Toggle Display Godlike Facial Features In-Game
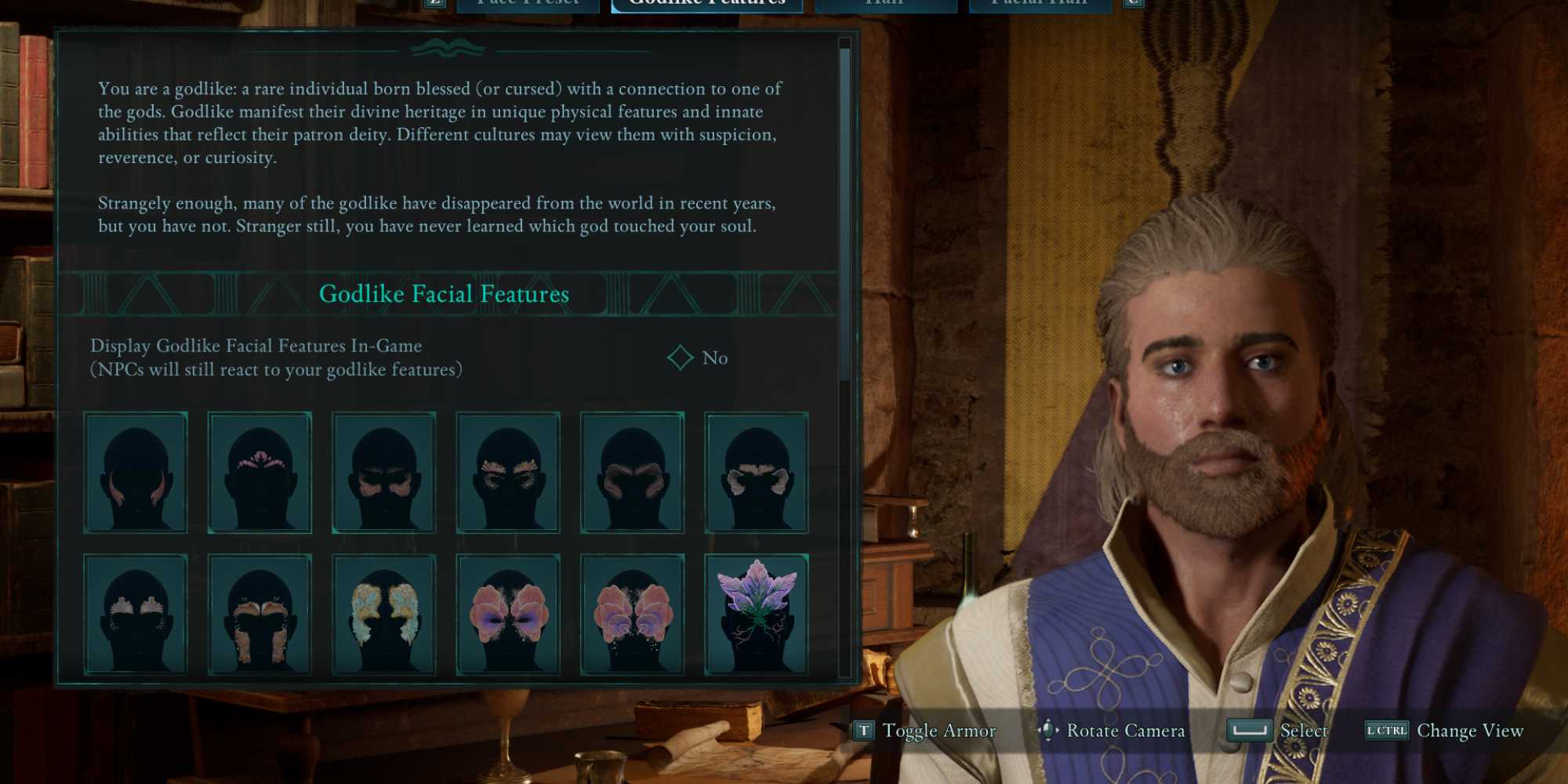The width and height of the screenshot is (1568, 784). [x=679, y=358]
